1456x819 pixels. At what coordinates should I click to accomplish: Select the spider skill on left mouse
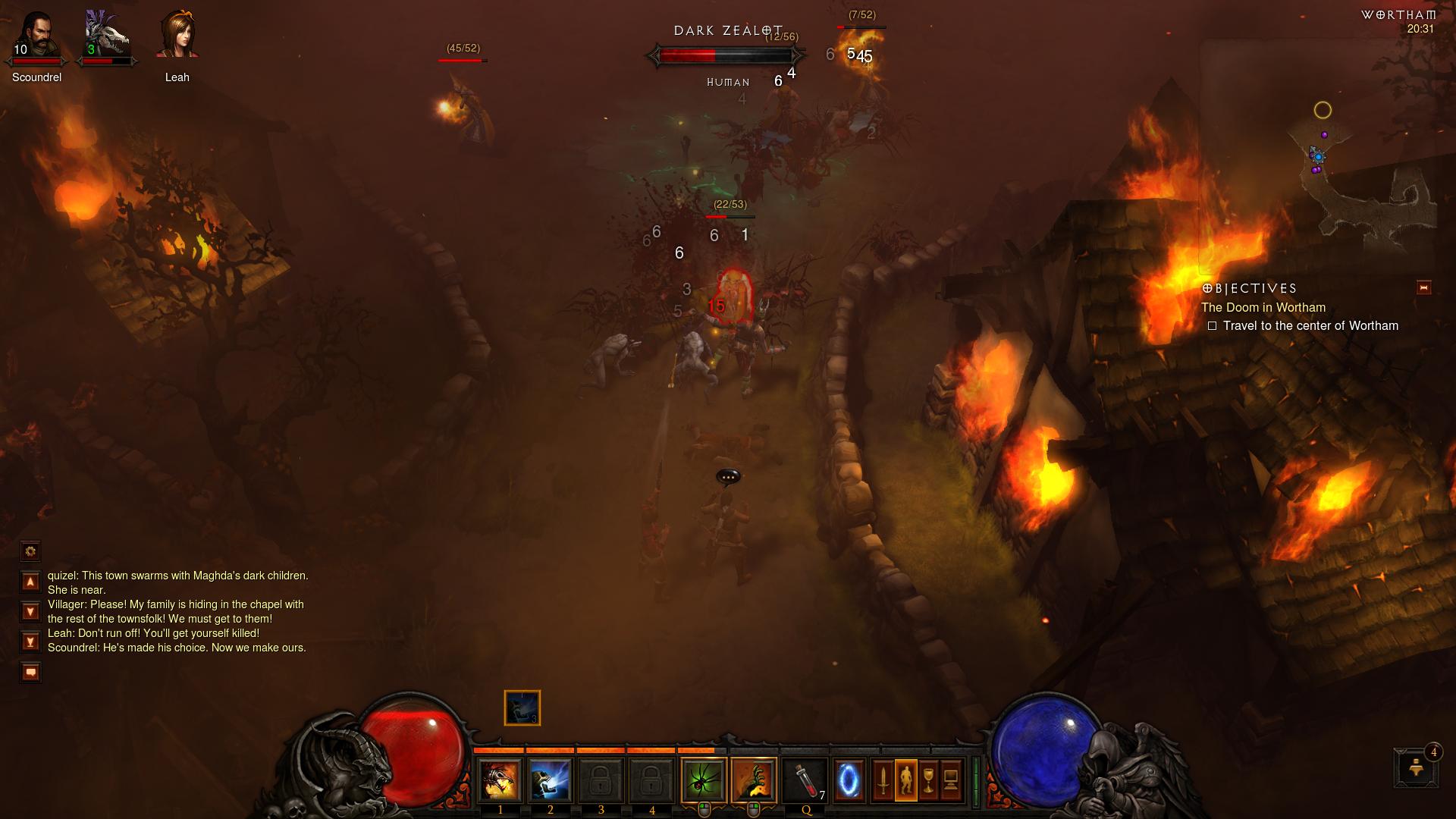pyautogui.click(x=704, y=780)
